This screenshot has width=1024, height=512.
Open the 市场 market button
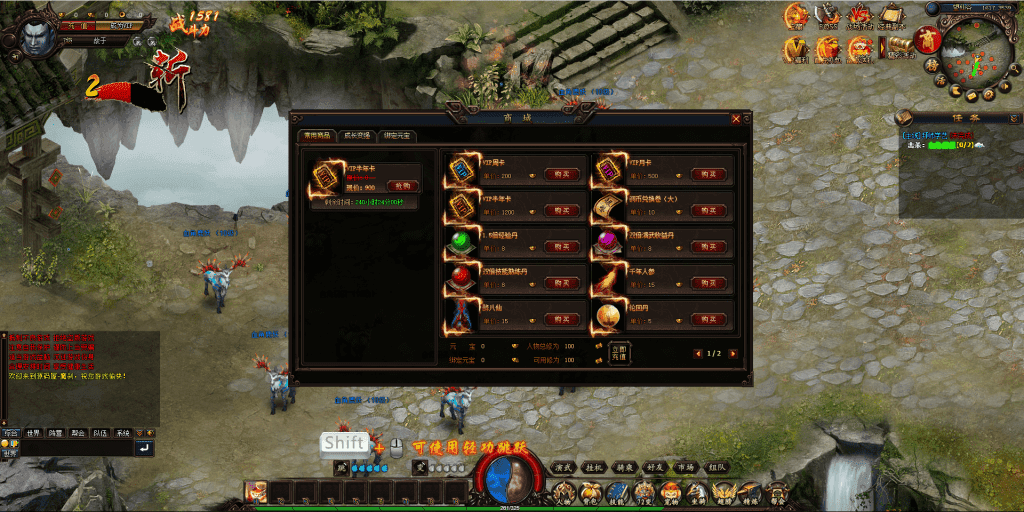click(x=685, y=467)
